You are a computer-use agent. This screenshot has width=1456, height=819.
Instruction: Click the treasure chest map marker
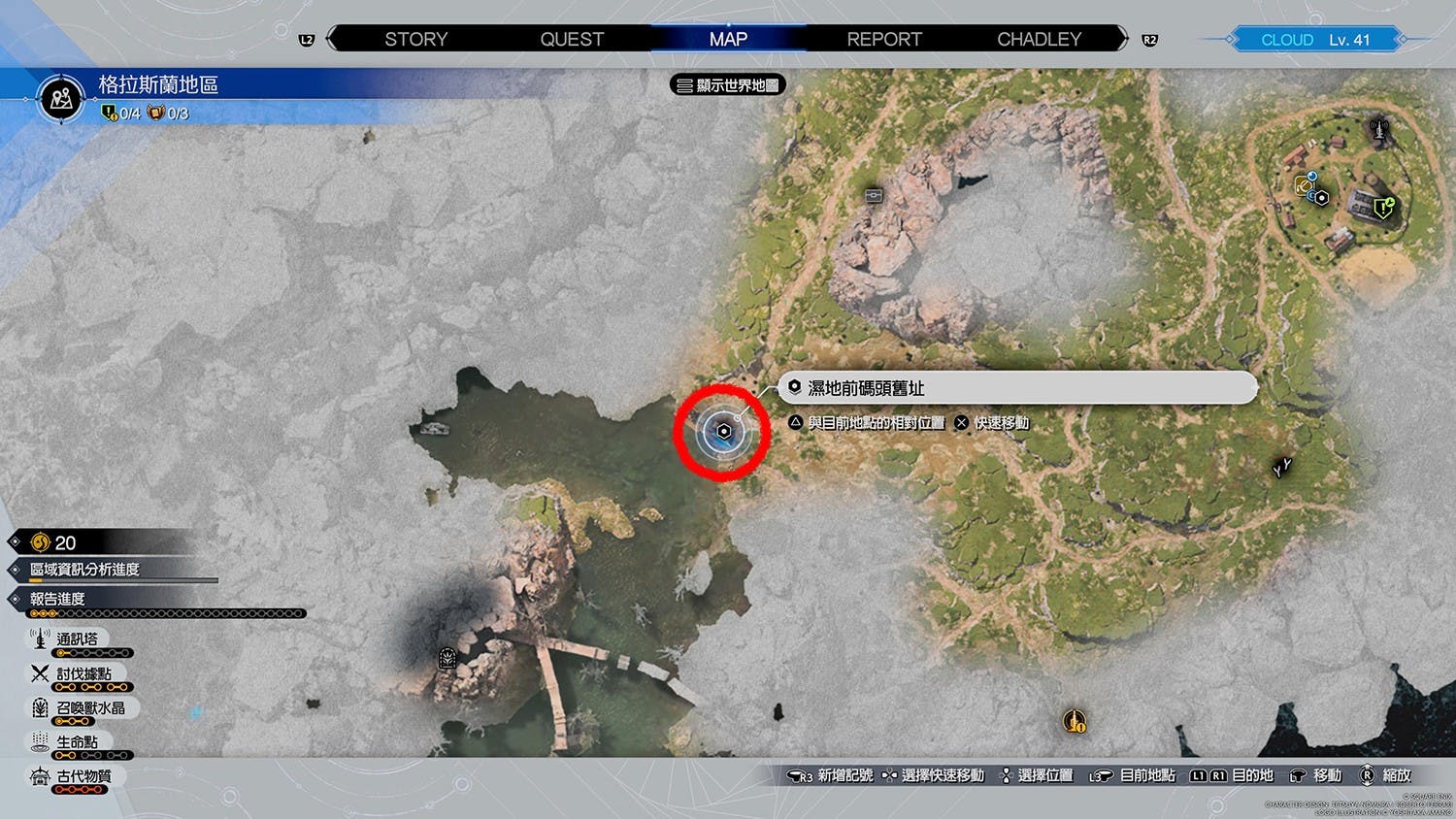[874, 195]
